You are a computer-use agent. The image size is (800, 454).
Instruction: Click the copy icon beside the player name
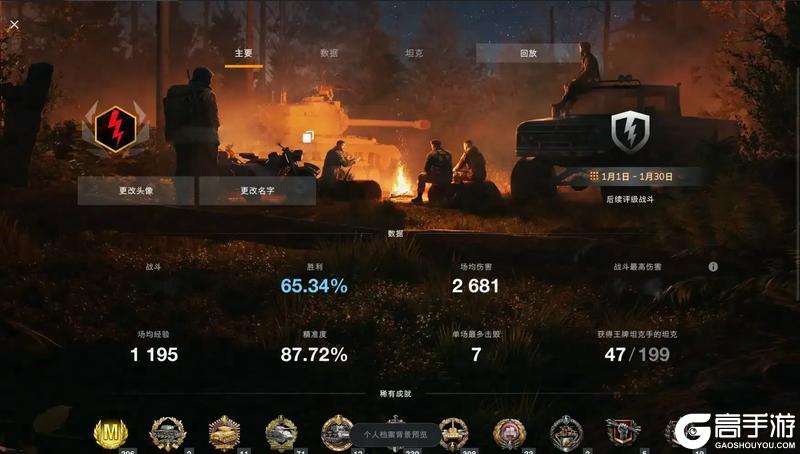click(x=308, y=137)
